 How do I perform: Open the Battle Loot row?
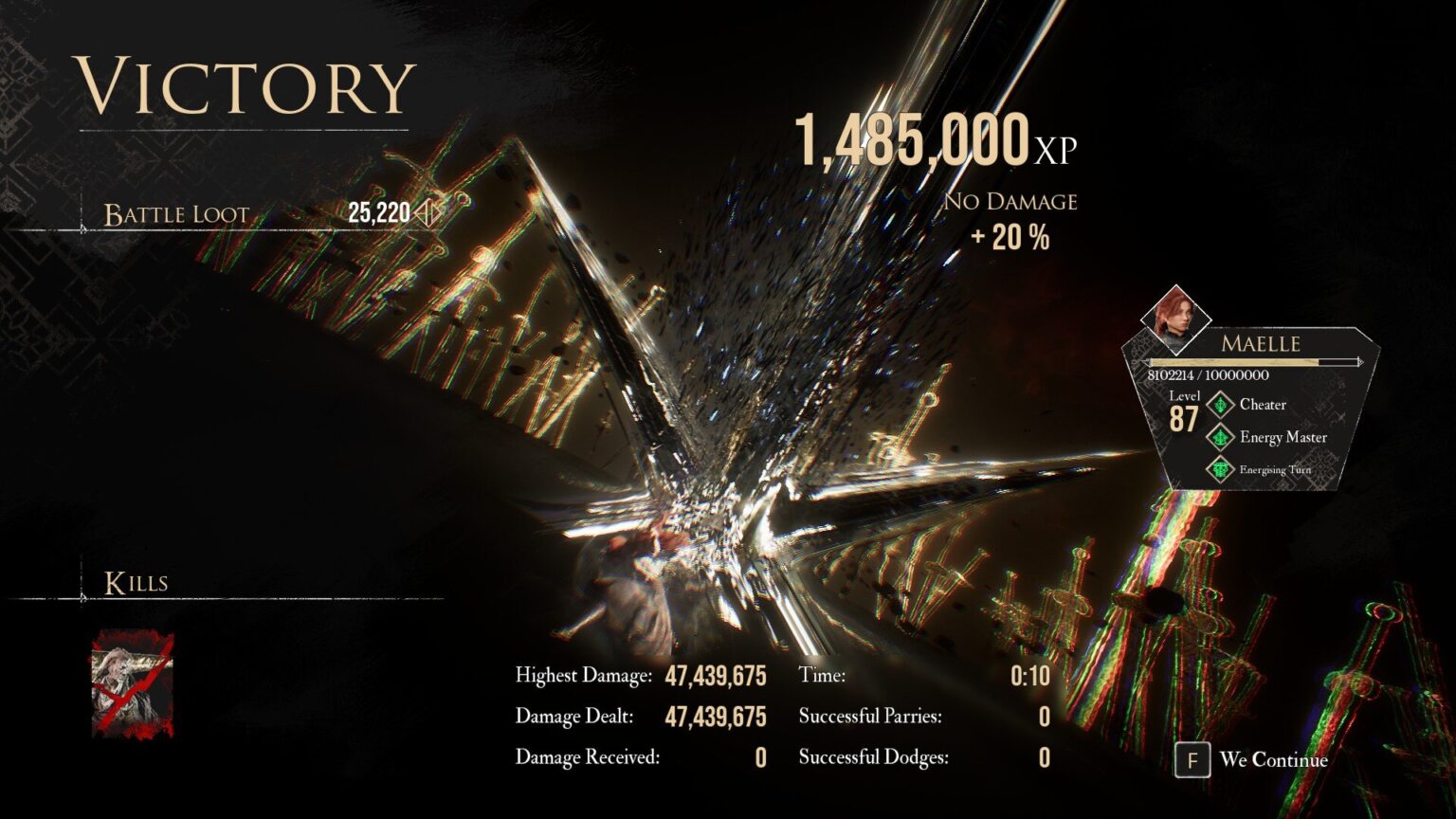tap(265, 213)
